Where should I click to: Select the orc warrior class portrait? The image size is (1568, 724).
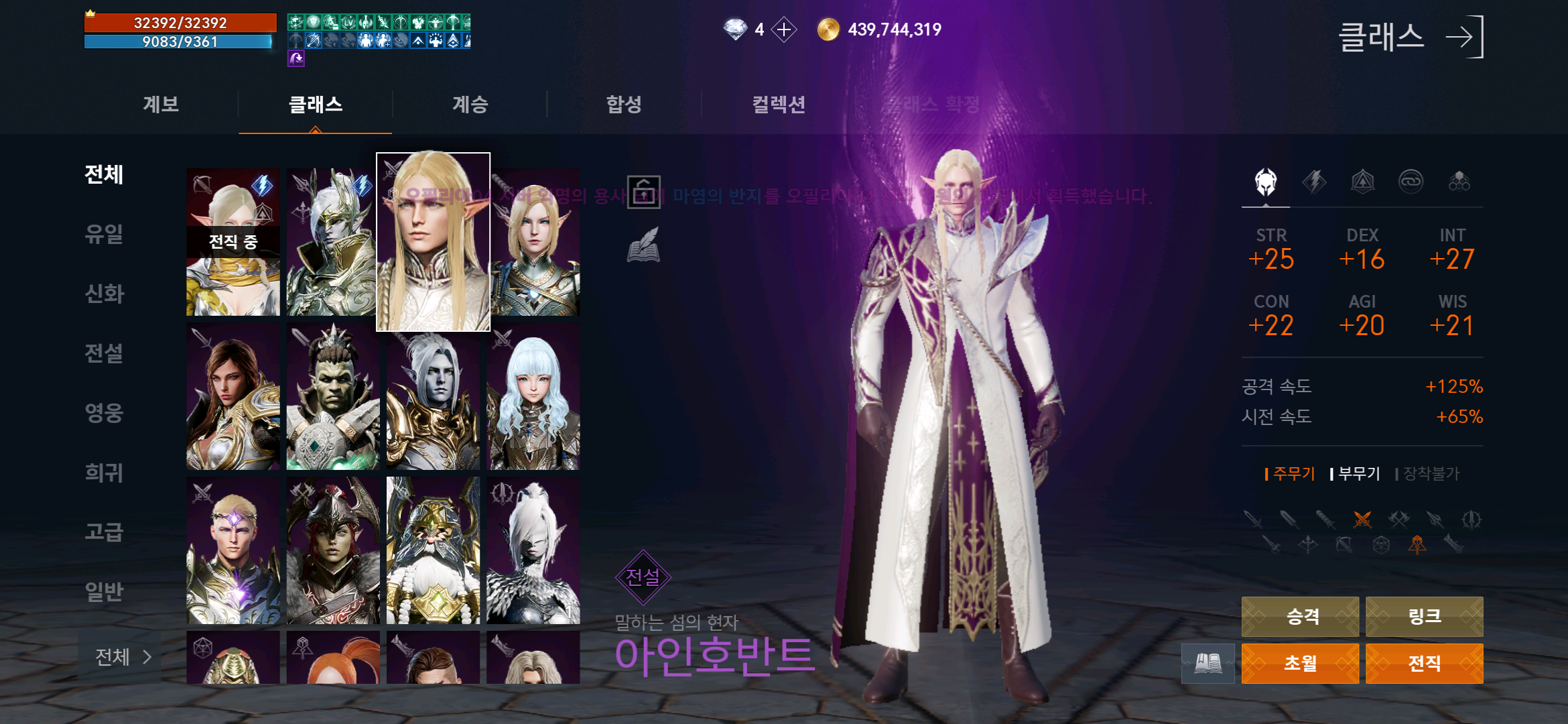pos(333,397)
